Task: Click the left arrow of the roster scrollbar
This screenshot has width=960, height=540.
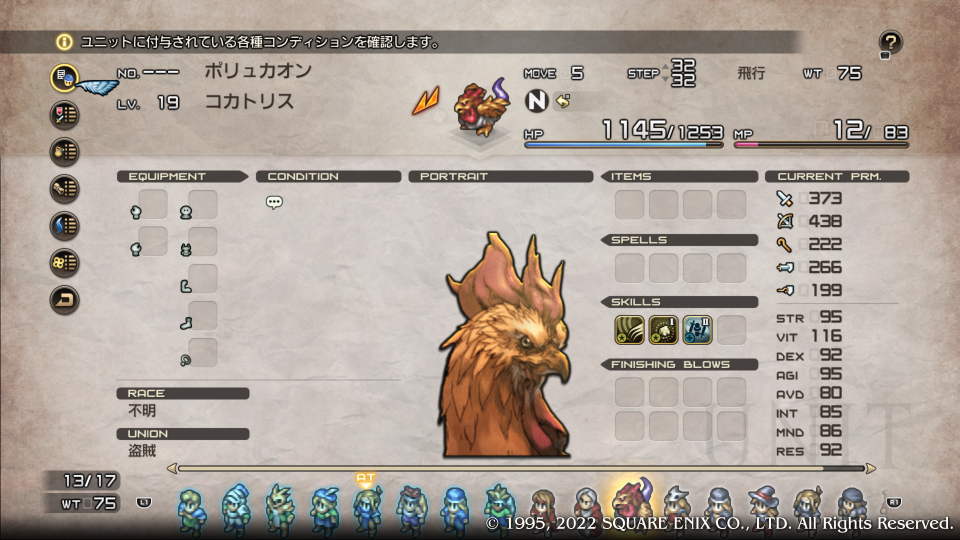Action: (172, 467)
